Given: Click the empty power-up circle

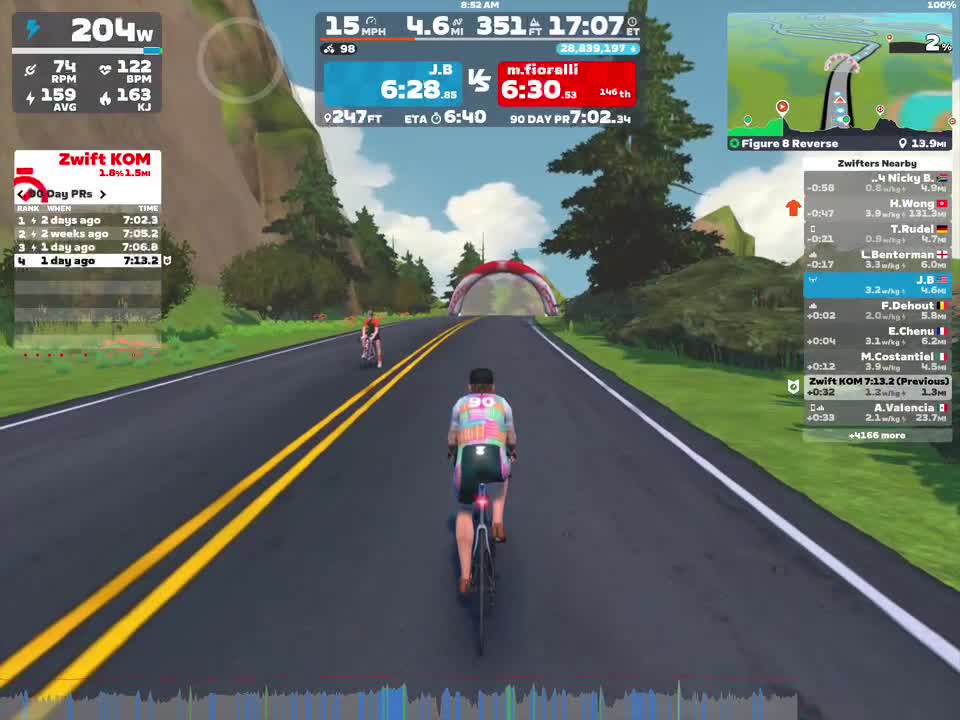Looking at the screenshot, I should click(240, 61).
